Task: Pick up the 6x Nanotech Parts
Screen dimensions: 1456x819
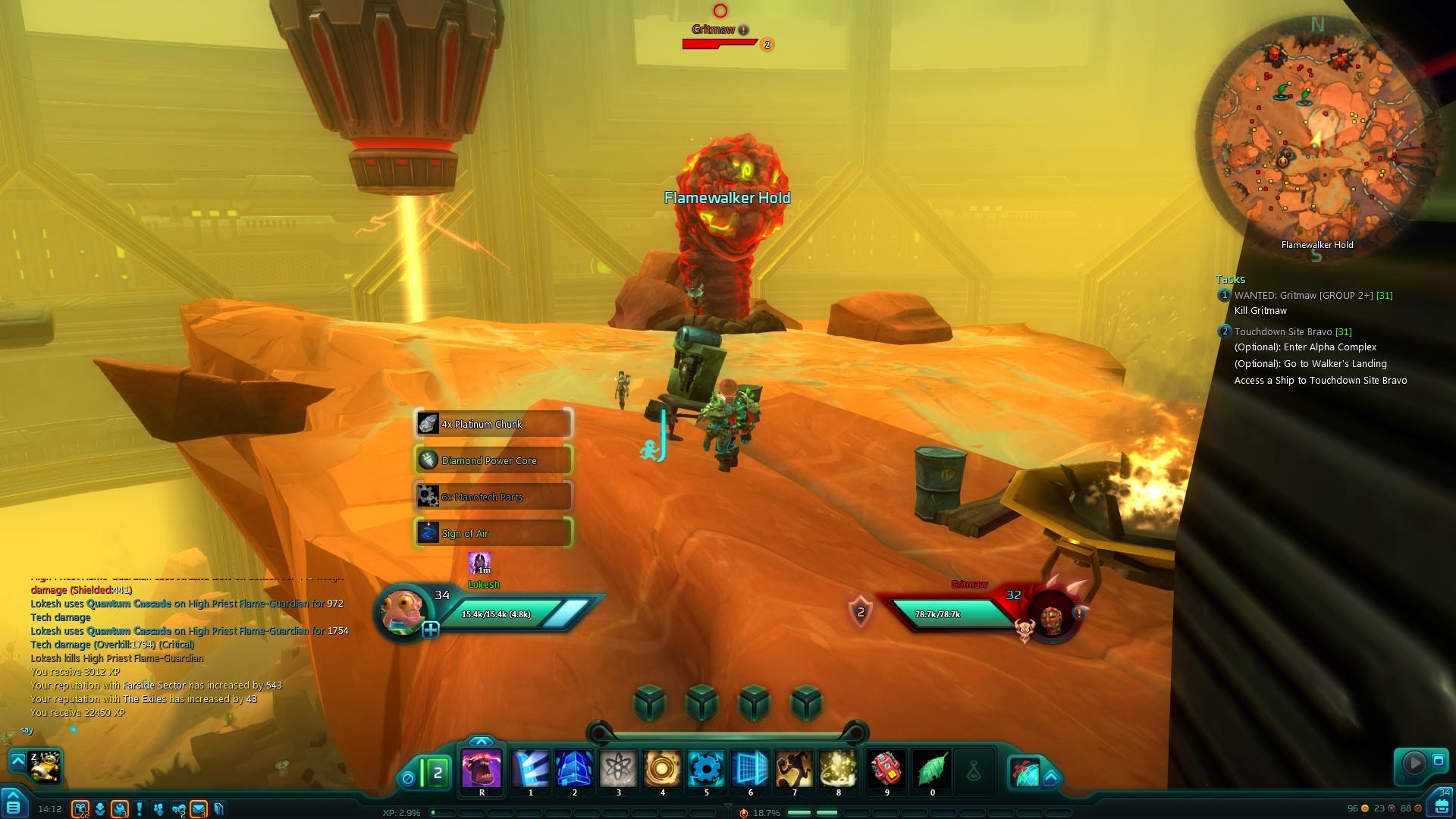Action: pyautogui.click(x=493, y=497)
